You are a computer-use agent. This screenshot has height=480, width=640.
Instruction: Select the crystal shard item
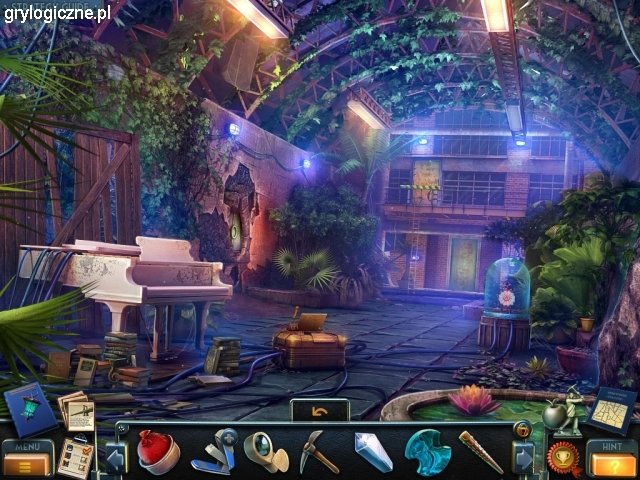(372, 452)
